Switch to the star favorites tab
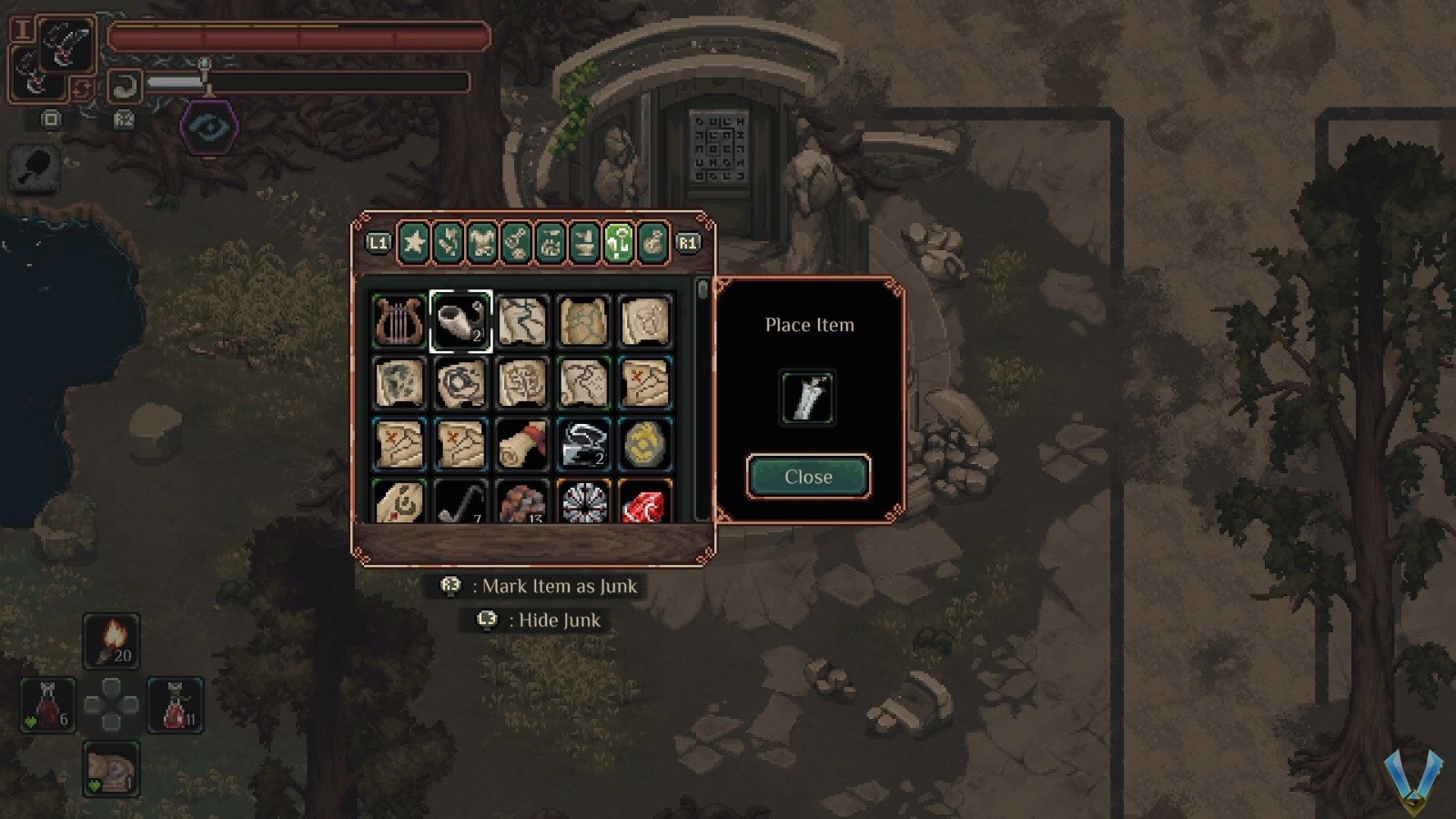This screenshot has height=819, width=1456. pyautogui.click(x=414, y=243)
